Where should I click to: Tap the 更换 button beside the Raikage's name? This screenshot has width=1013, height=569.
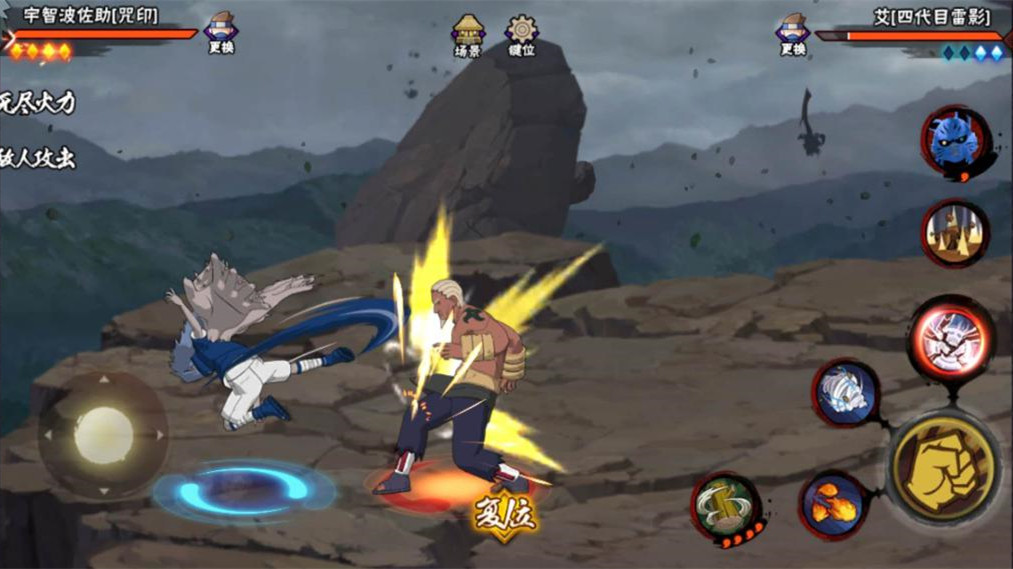tap(793, 33)
